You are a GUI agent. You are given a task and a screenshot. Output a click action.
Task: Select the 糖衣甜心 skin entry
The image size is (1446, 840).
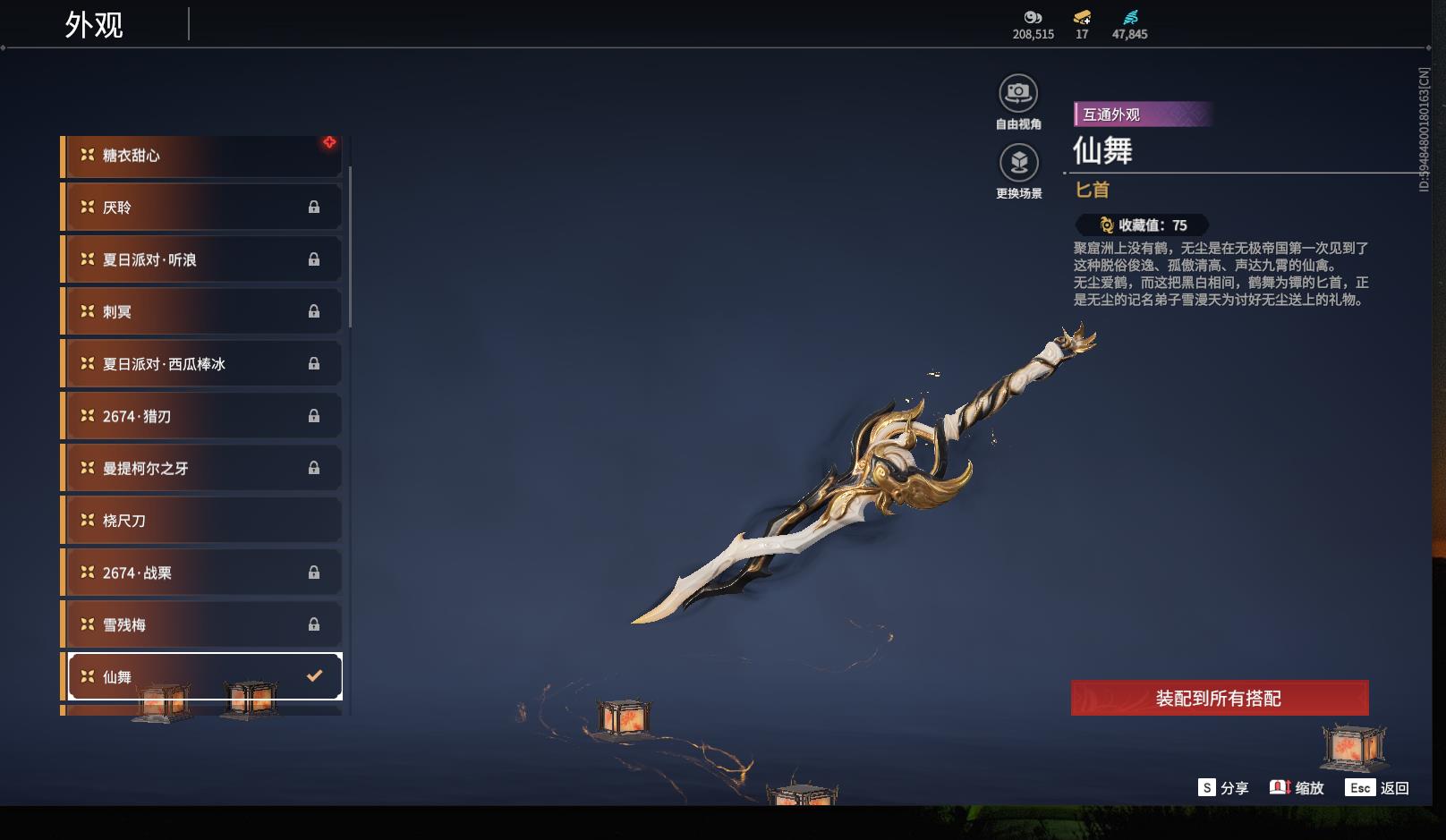[201, 156]
